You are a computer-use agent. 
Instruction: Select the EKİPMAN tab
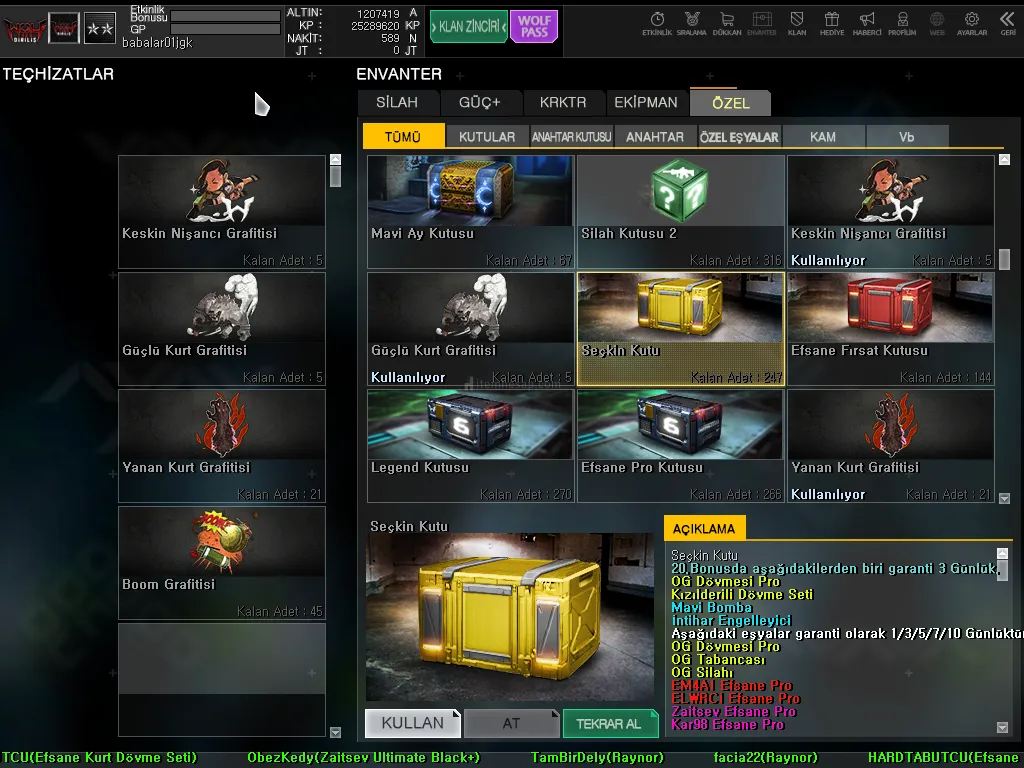point(645,102)
